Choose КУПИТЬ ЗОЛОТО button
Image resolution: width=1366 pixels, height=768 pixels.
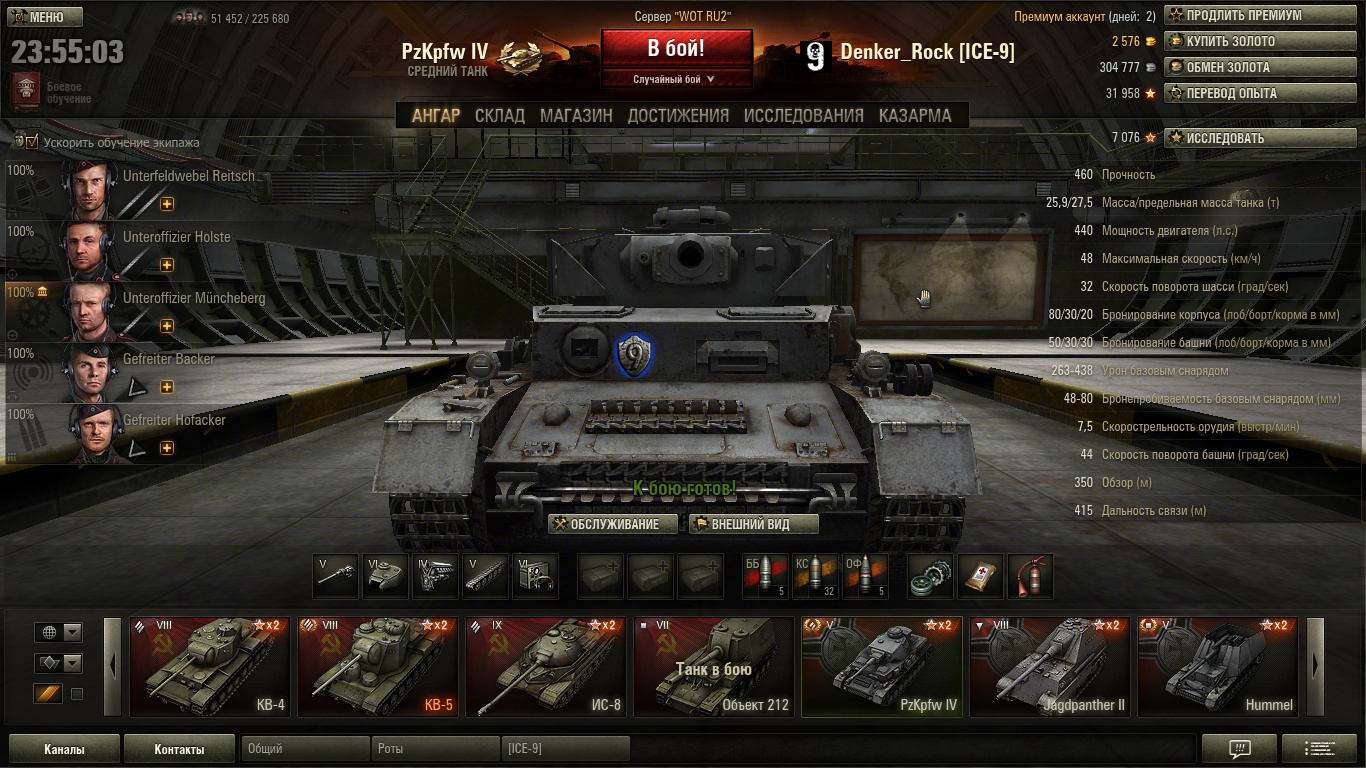1244,41
